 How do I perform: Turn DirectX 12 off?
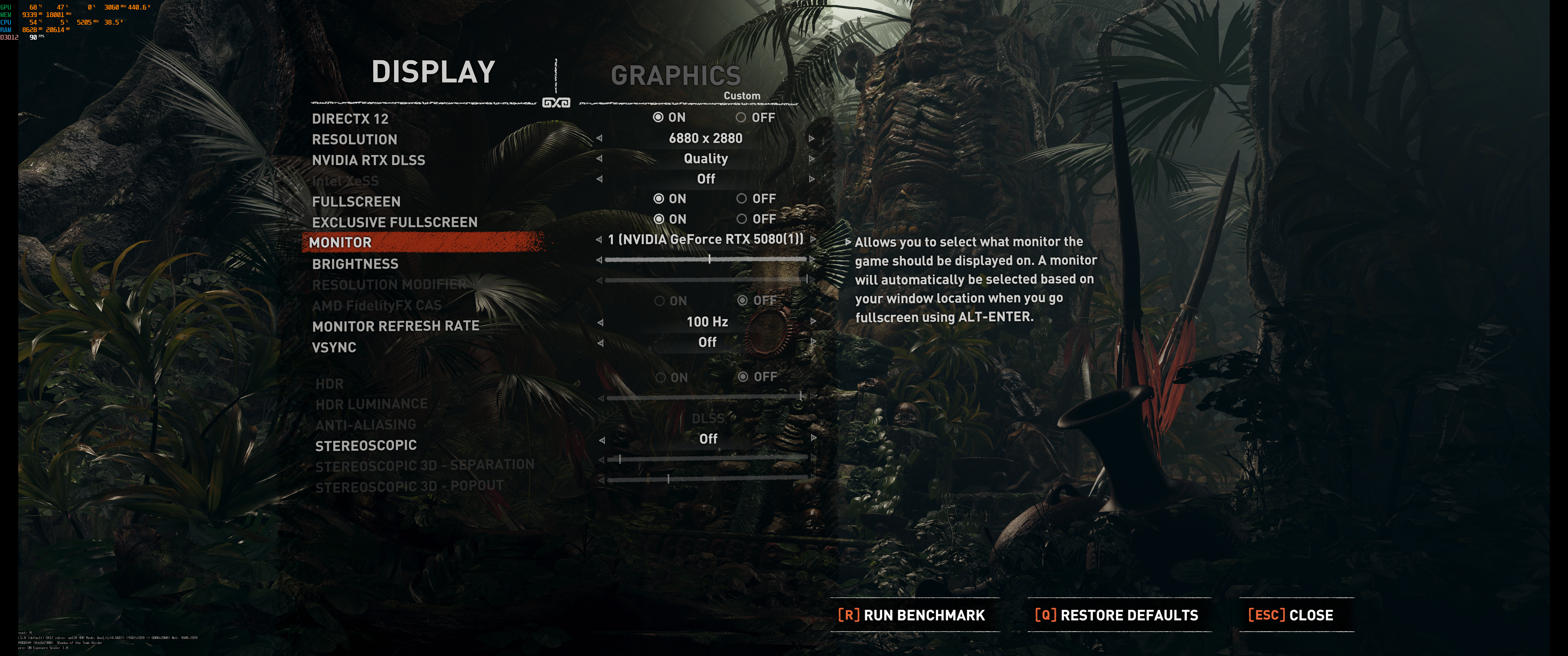coord(741,118)
